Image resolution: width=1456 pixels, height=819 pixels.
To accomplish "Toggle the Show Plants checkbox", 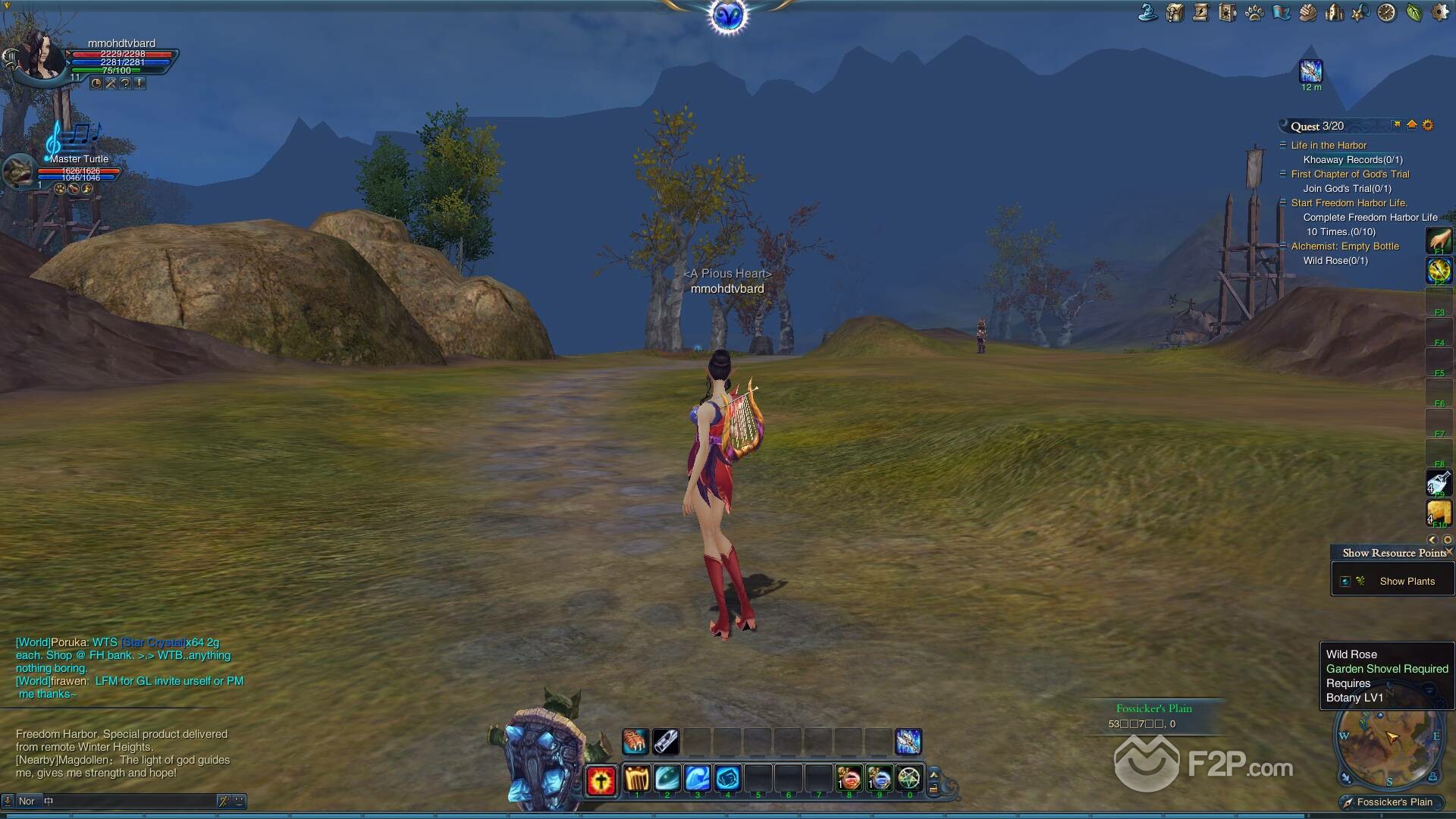I will 1345,582.
